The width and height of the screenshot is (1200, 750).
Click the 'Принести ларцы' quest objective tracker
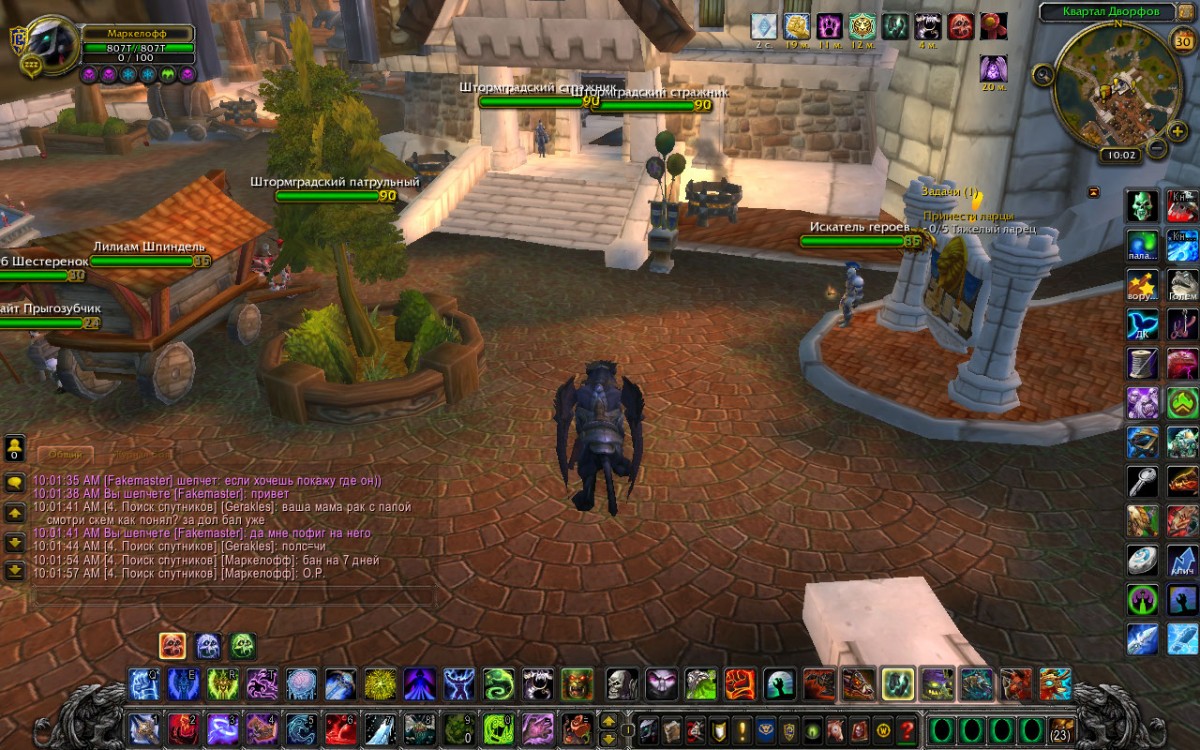[968, 215]
